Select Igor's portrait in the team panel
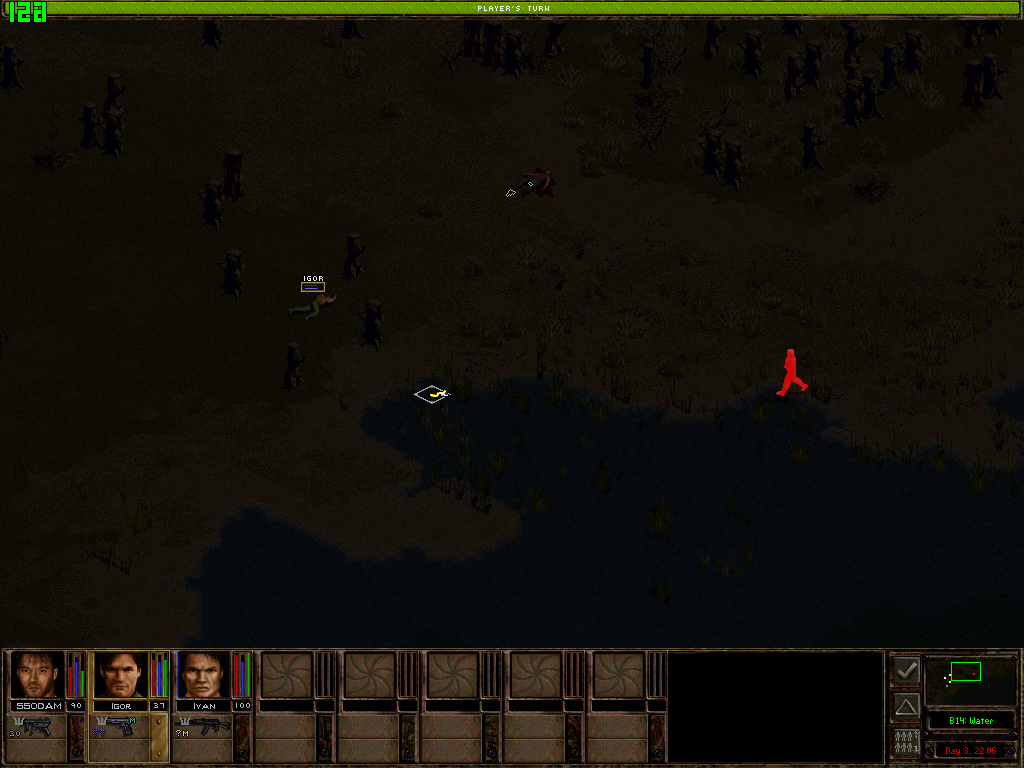Viewport: 1024px width, 768px height. tap(120, 675)
